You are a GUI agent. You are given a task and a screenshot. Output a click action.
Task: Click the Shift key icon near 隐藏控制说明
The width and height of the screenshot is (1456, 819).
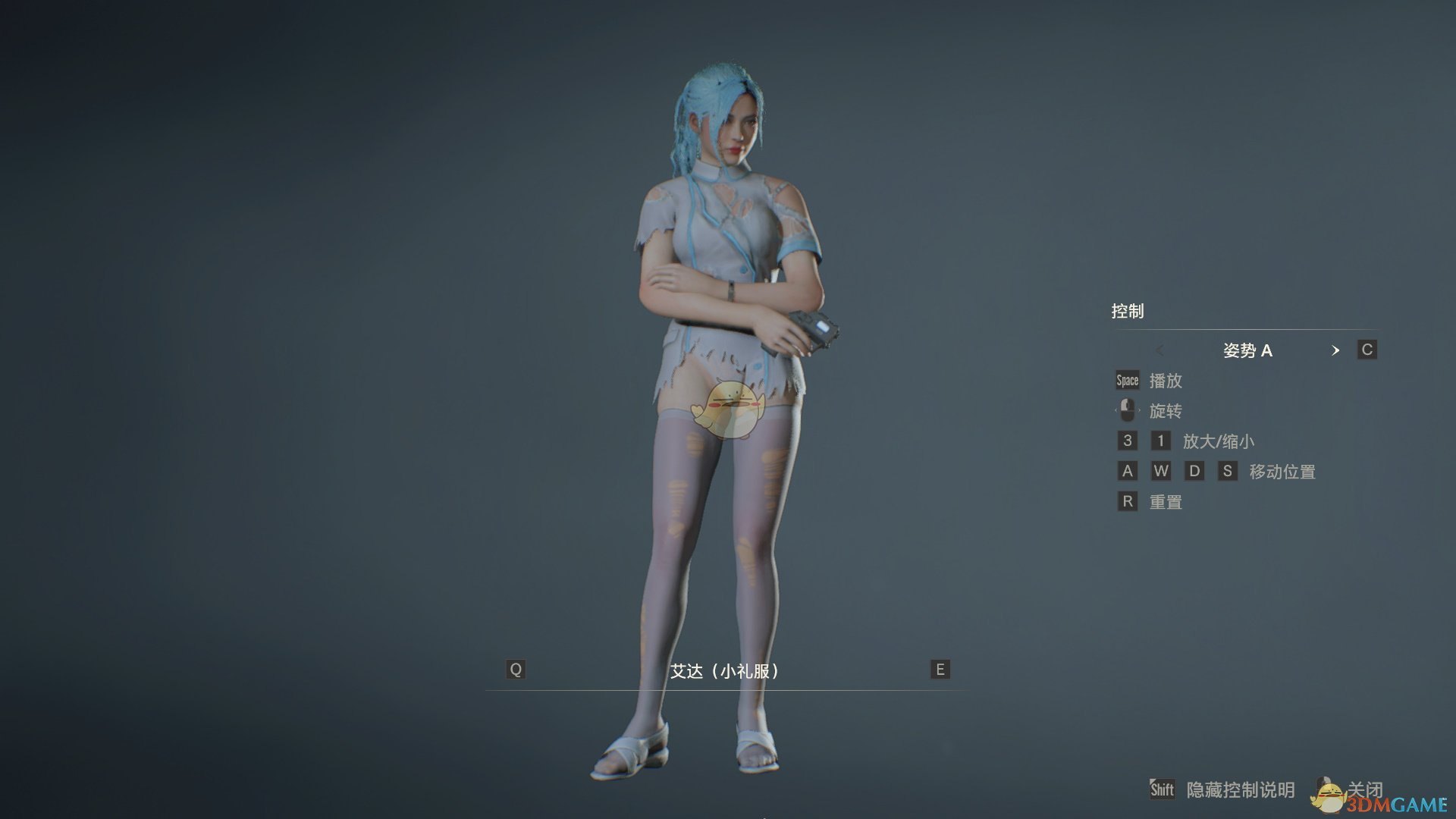click(x=1161, y=789)
